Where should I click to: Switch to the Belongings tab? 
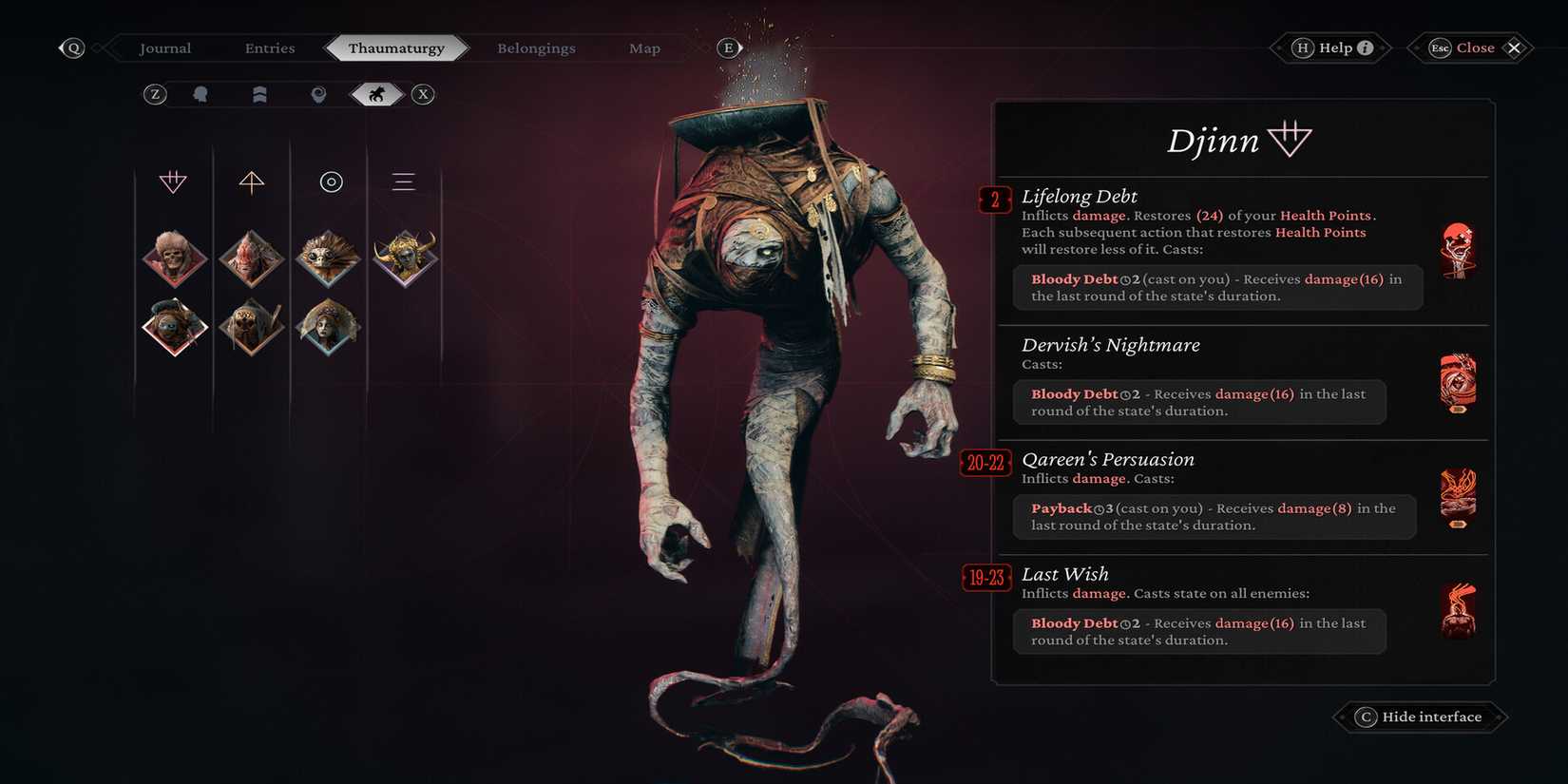(536, 48)
